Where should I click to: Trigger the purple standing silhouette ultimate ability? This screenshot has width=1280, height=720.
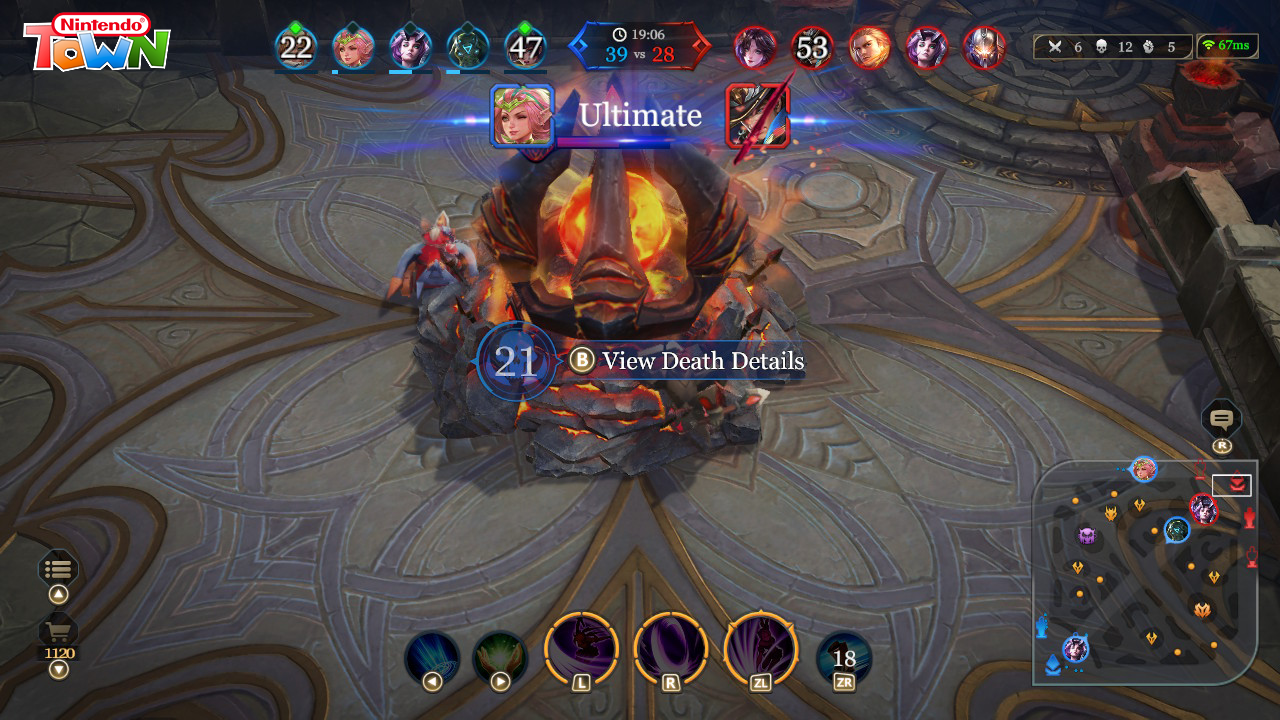click(761, 648)
